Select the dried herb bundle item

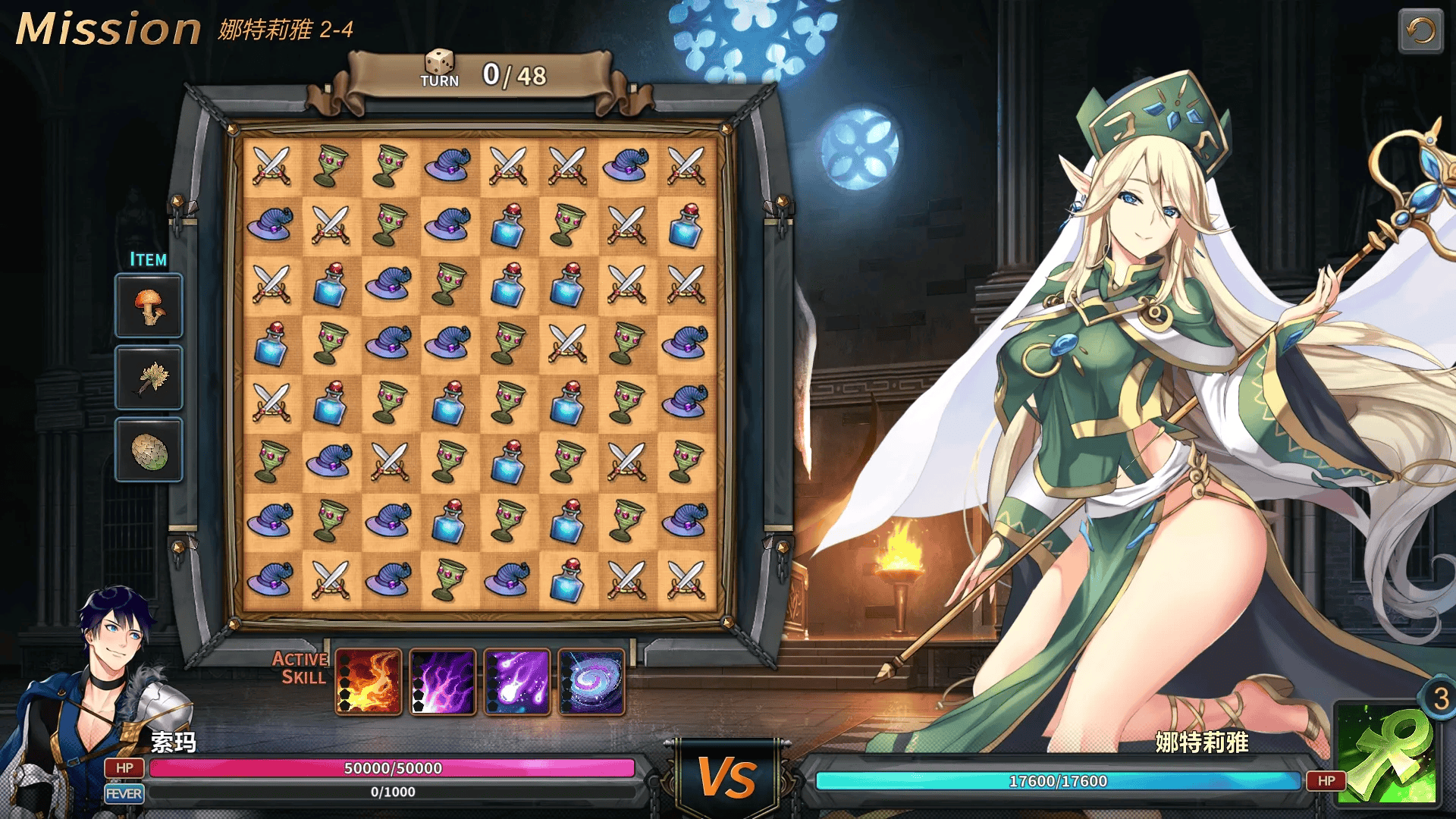[x=149, y=378]
